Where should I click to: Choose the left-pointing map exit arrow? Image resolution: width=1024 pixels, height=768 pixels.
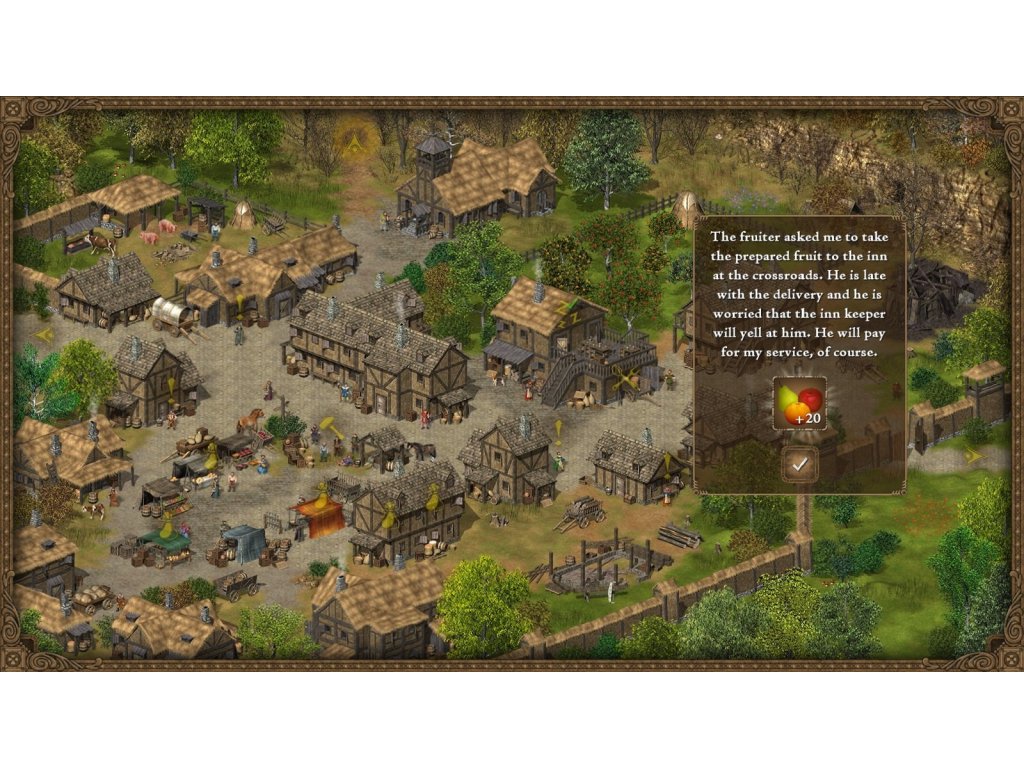click(43, 335)
